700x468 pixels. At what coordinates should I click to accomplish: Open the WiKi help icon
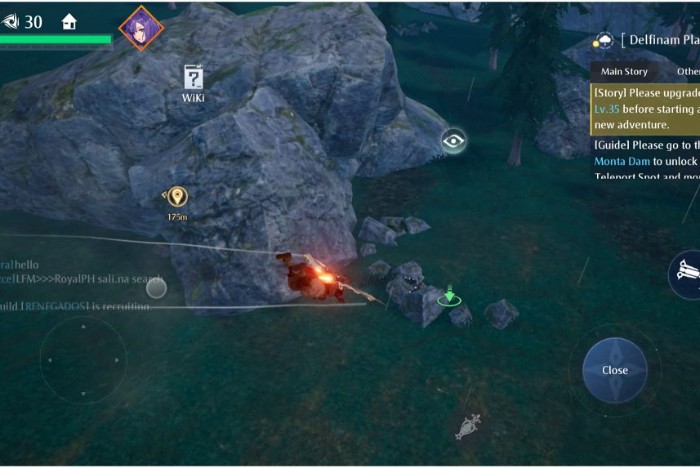(x=193, y=79)
